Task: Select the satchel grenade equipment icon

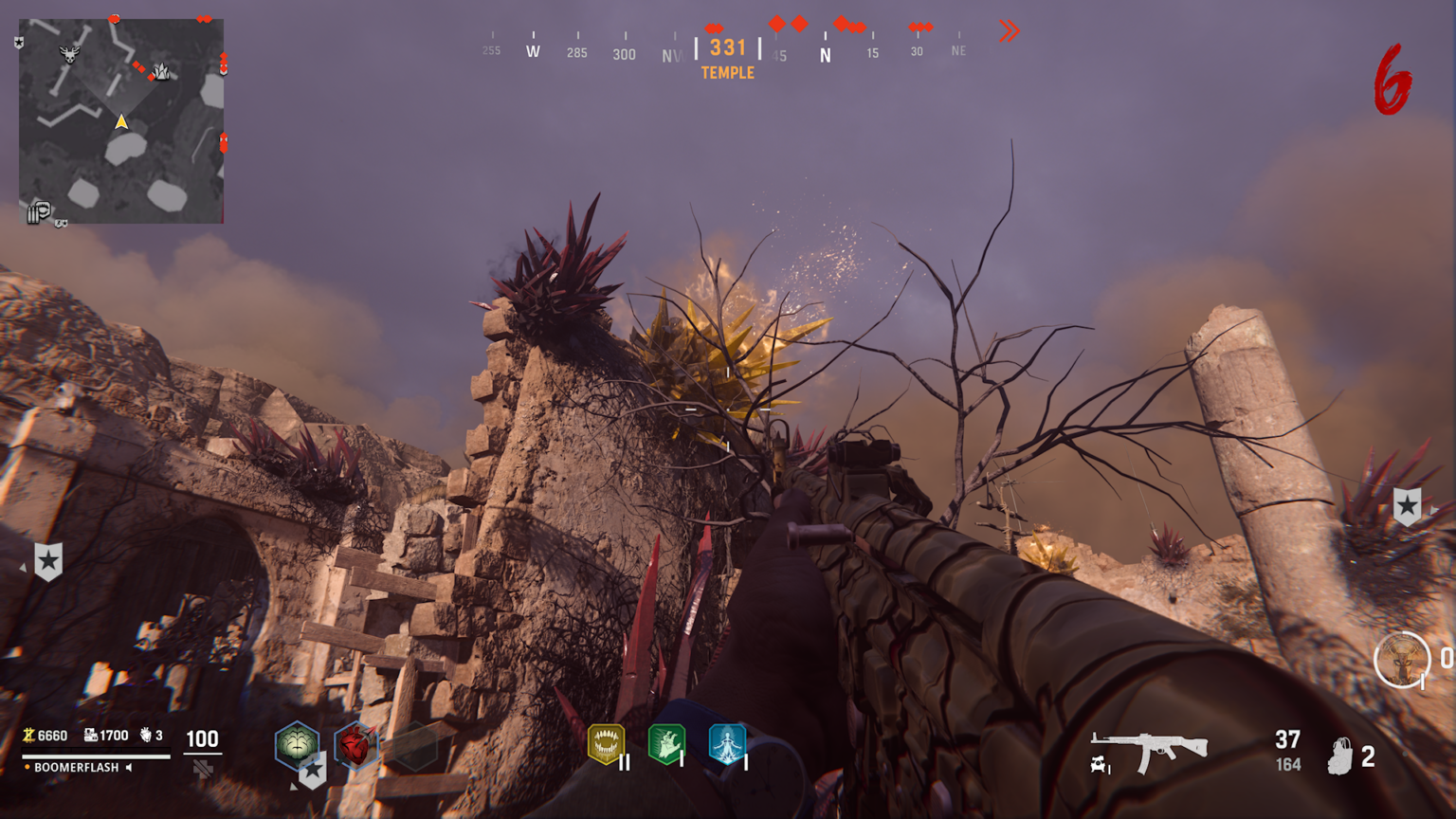Action: point(1339,756)
